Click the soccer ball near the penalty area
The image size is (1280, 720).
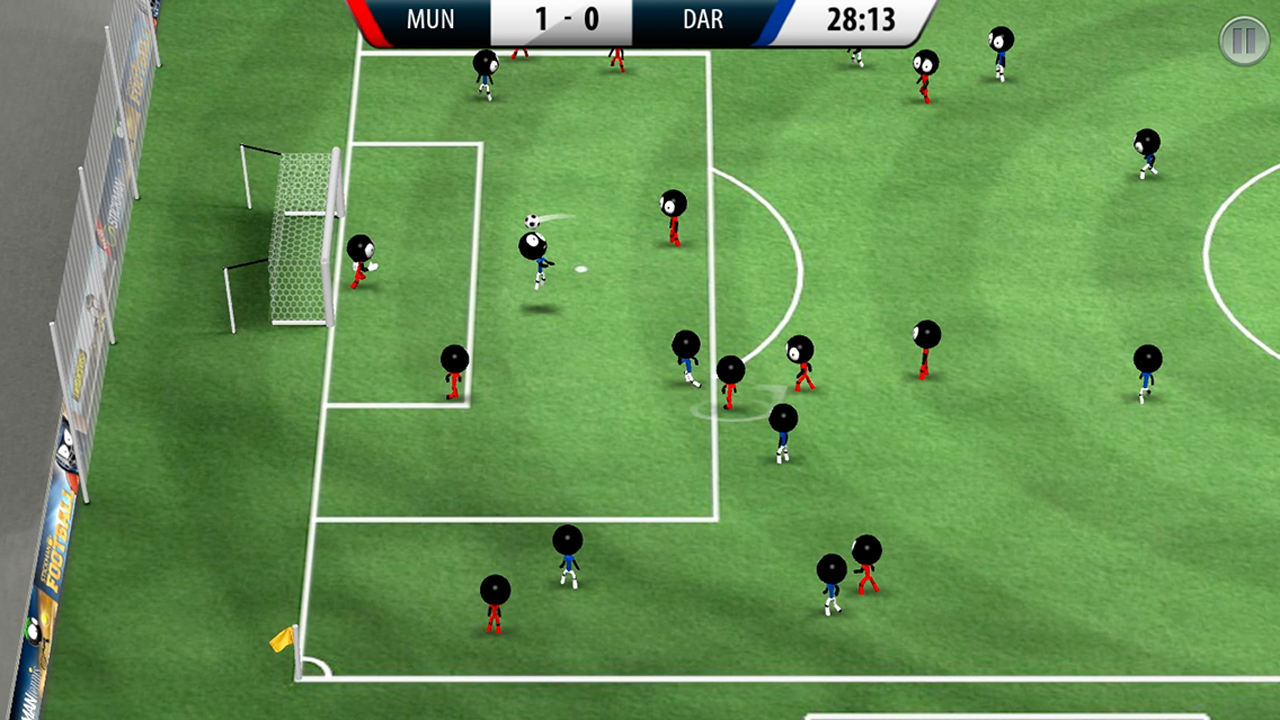tap(533, 220)
